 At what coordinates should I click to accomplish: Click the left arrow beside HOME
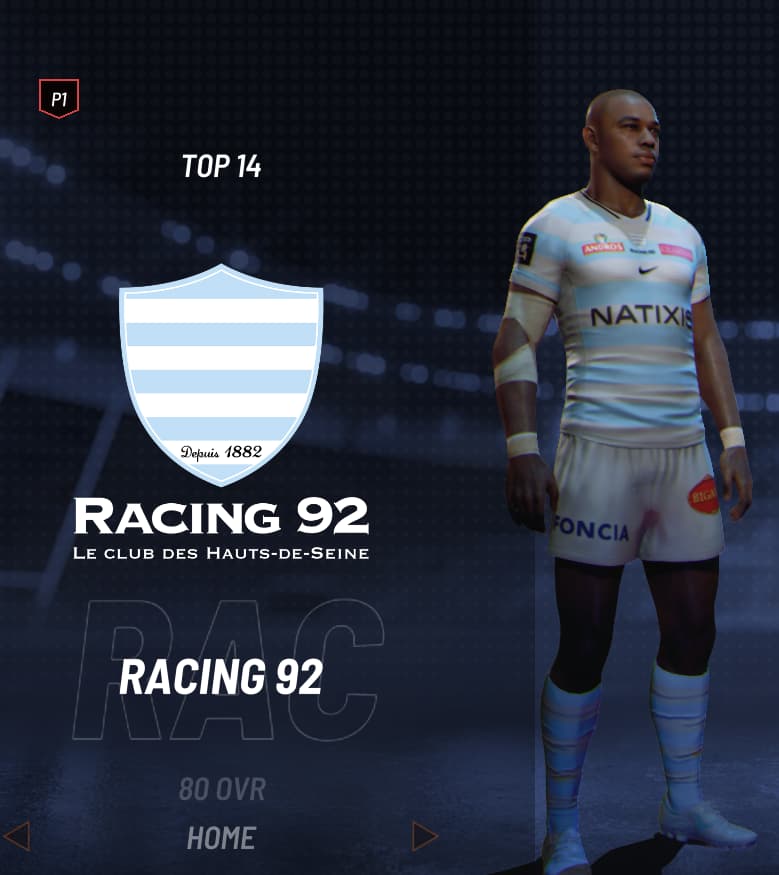[17, 836]
